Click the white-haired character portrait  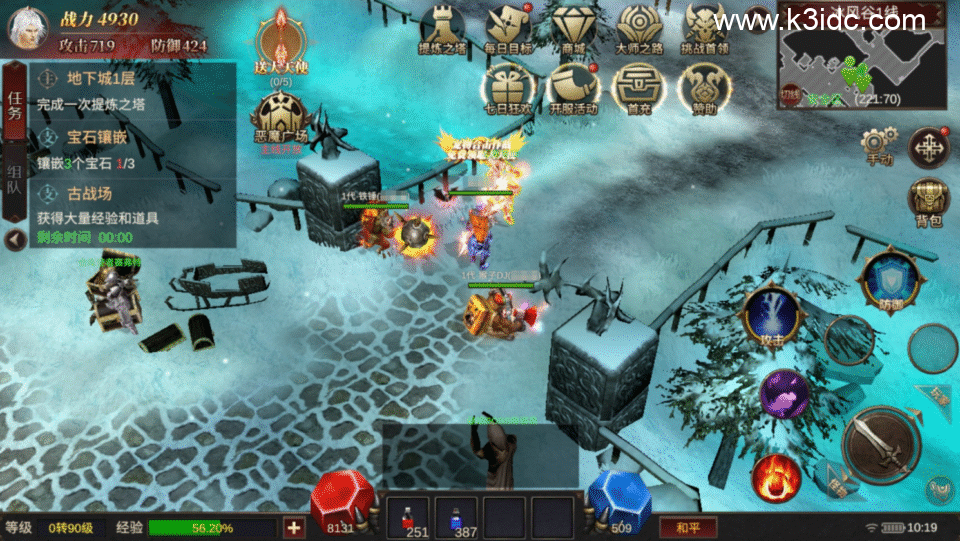pyautogui.click(x=28, y=27)
